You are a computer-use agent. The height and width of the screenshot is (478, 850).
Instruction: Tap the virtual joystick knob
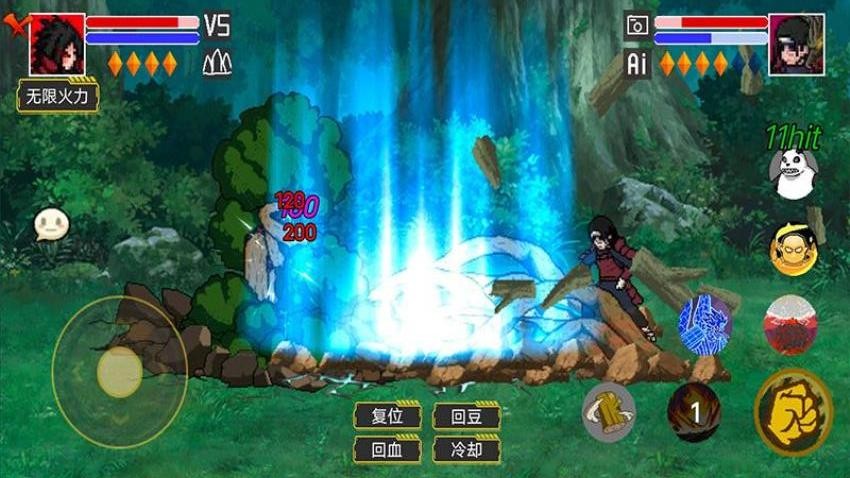click(120, 372)
